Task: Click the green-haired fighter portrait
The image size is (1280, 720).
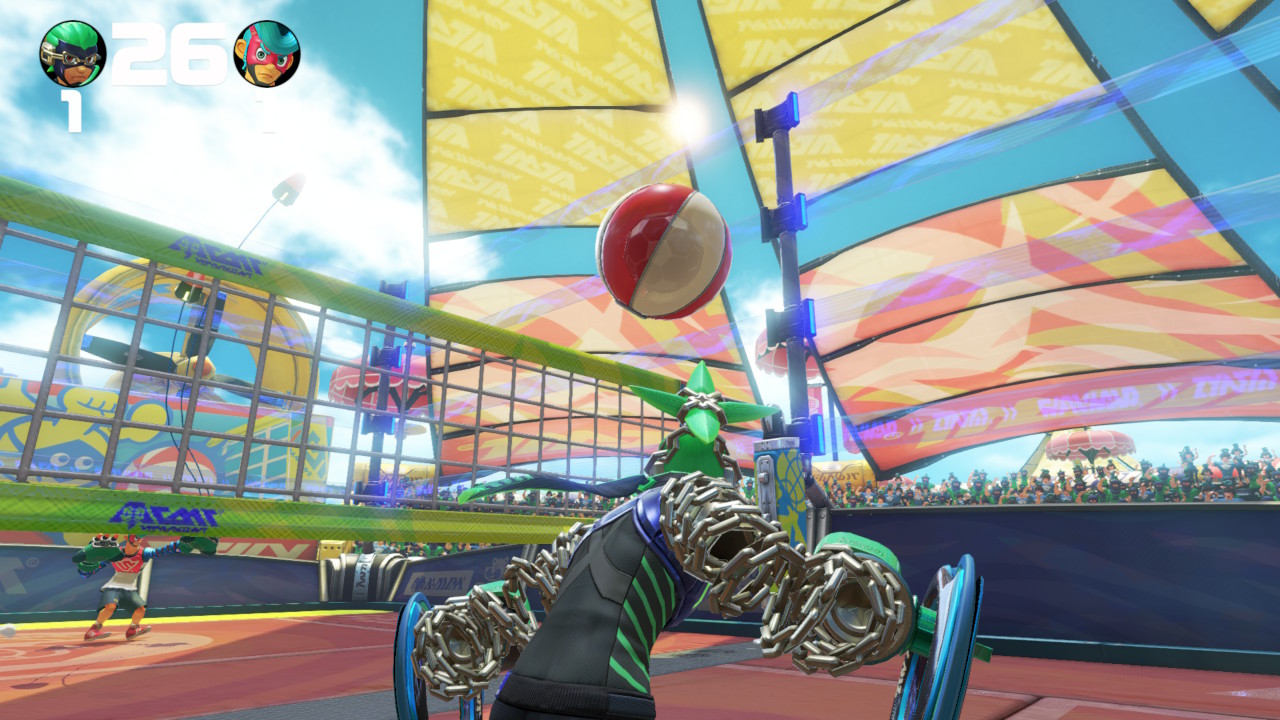Action: click(72, 54)
